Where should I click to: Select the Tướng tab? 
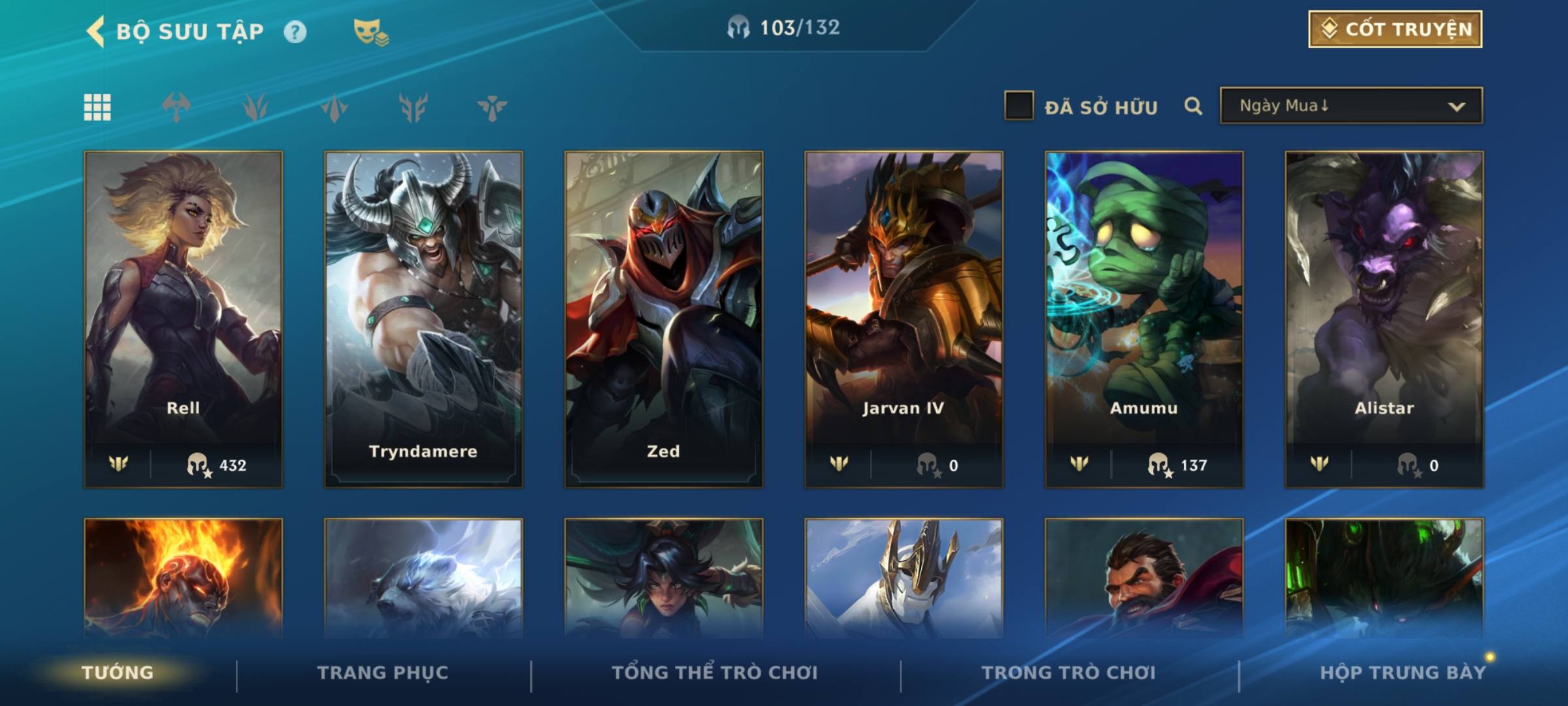[118, 673]
